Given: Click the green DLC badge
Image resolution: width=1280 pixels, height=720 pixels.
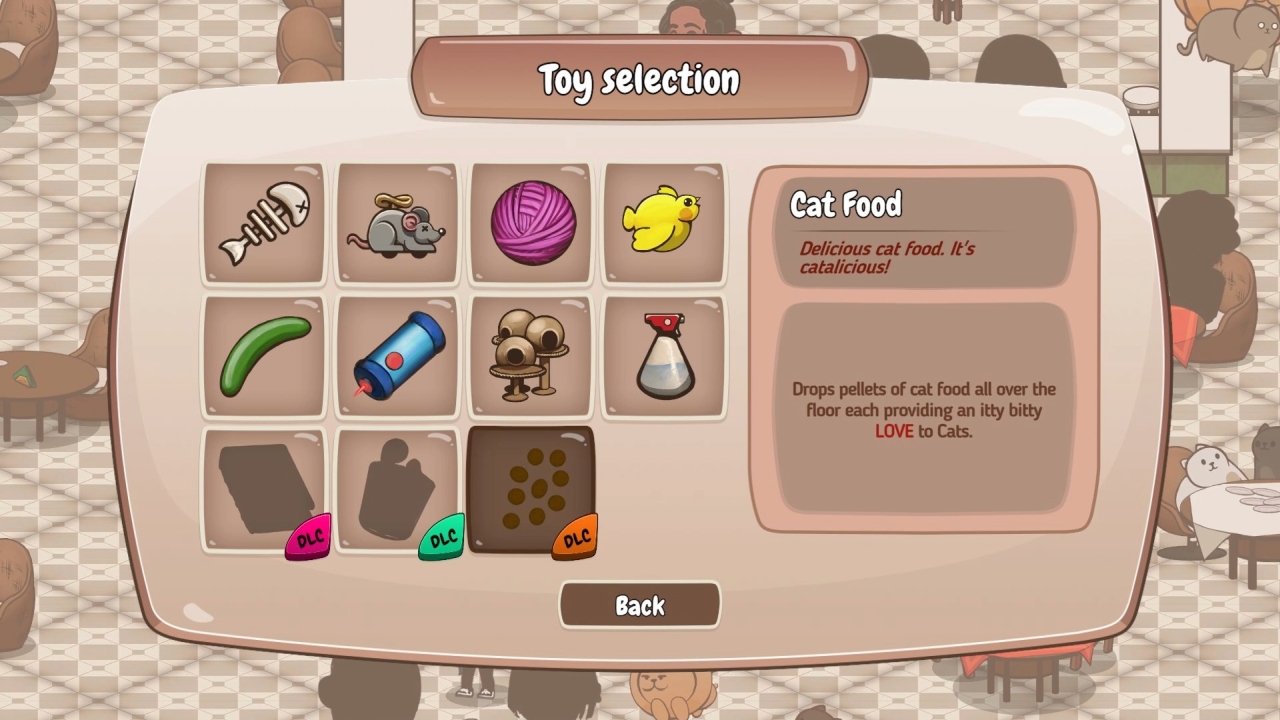Looking at the screenshot, I should 440,537.
